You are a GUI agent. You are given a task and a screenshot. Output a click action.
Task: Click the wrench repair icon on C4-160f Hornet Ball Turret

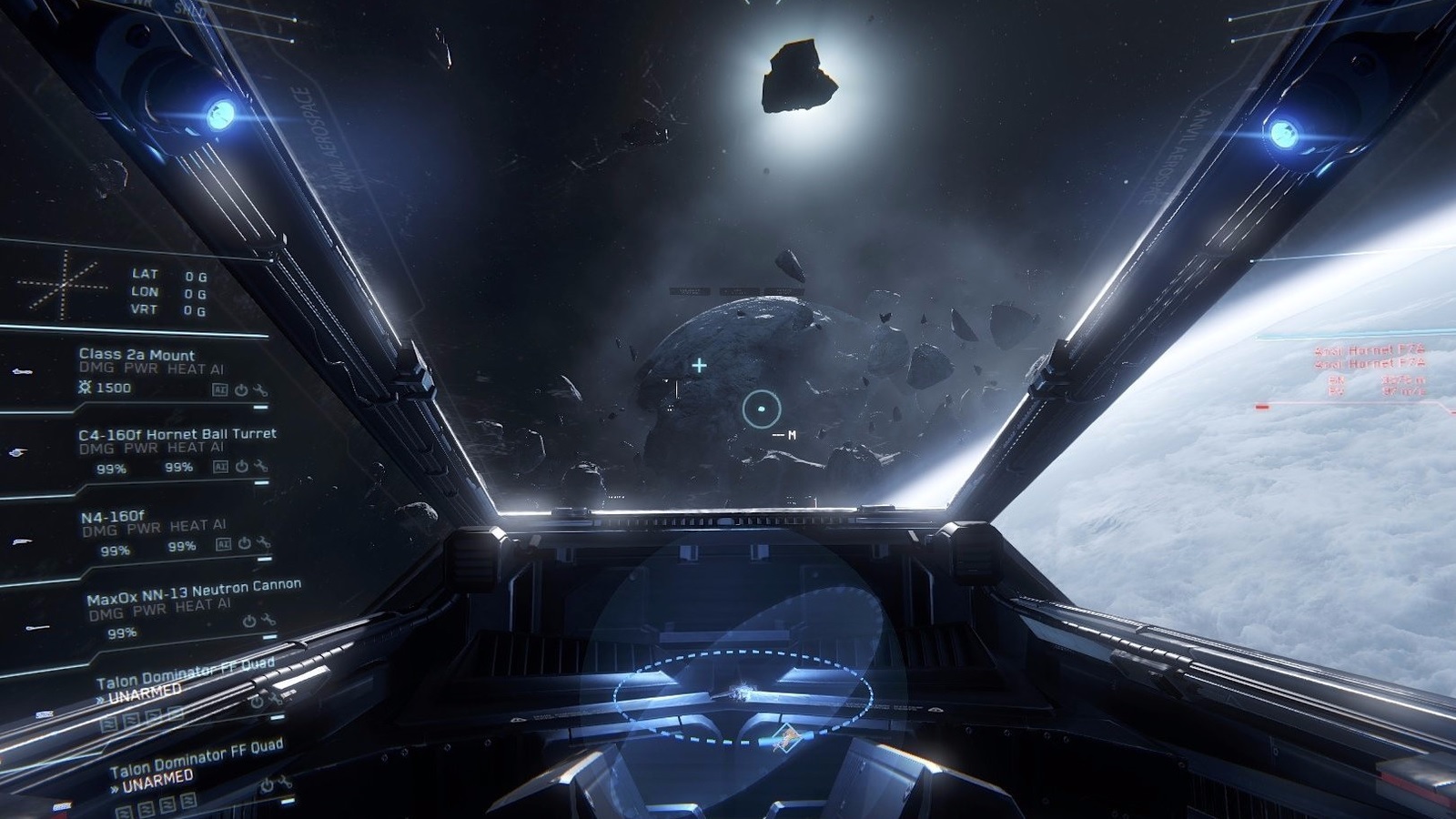[x=262, y=467]
